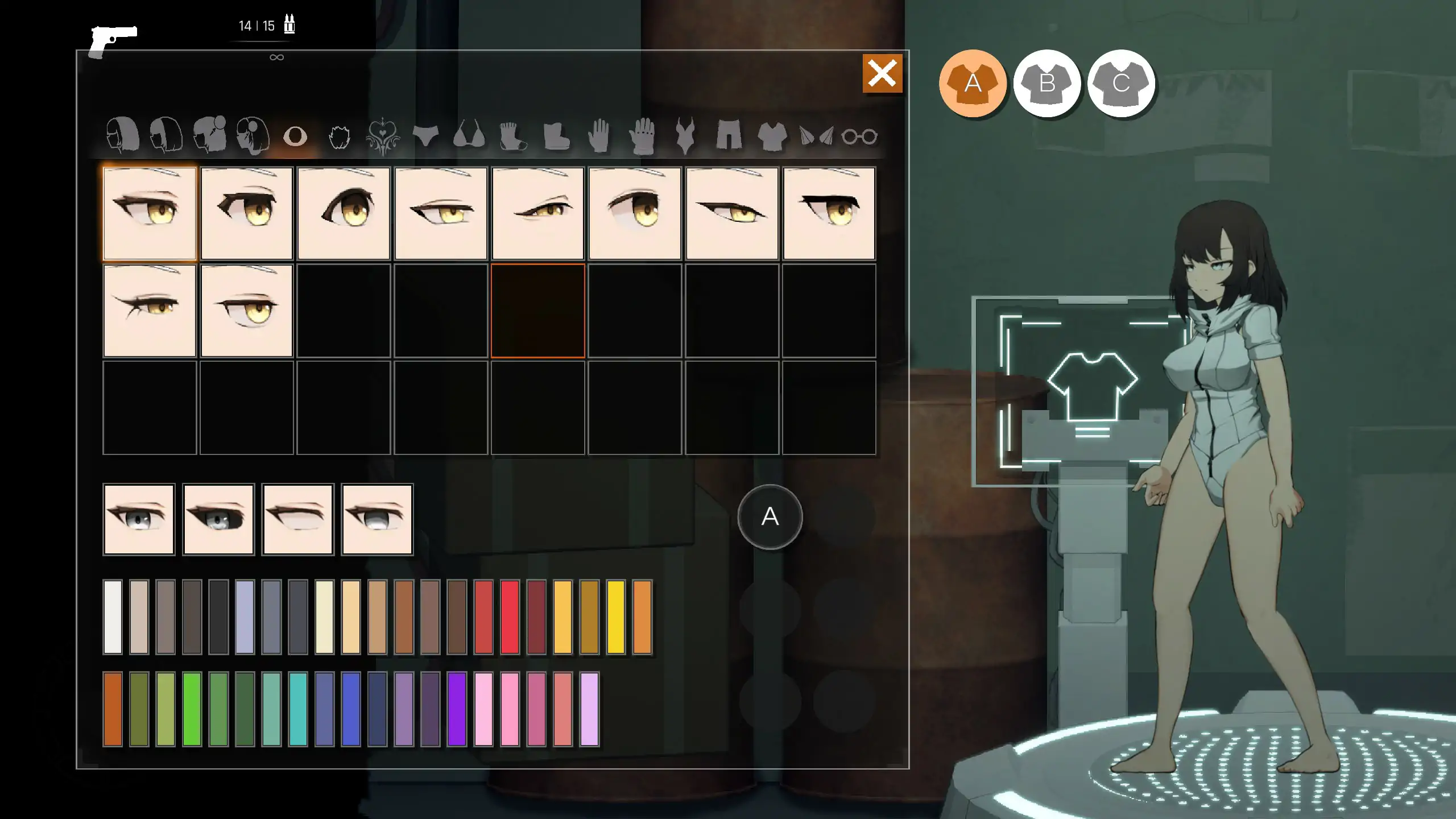Switch to outfit slot C

(1121, 84)
